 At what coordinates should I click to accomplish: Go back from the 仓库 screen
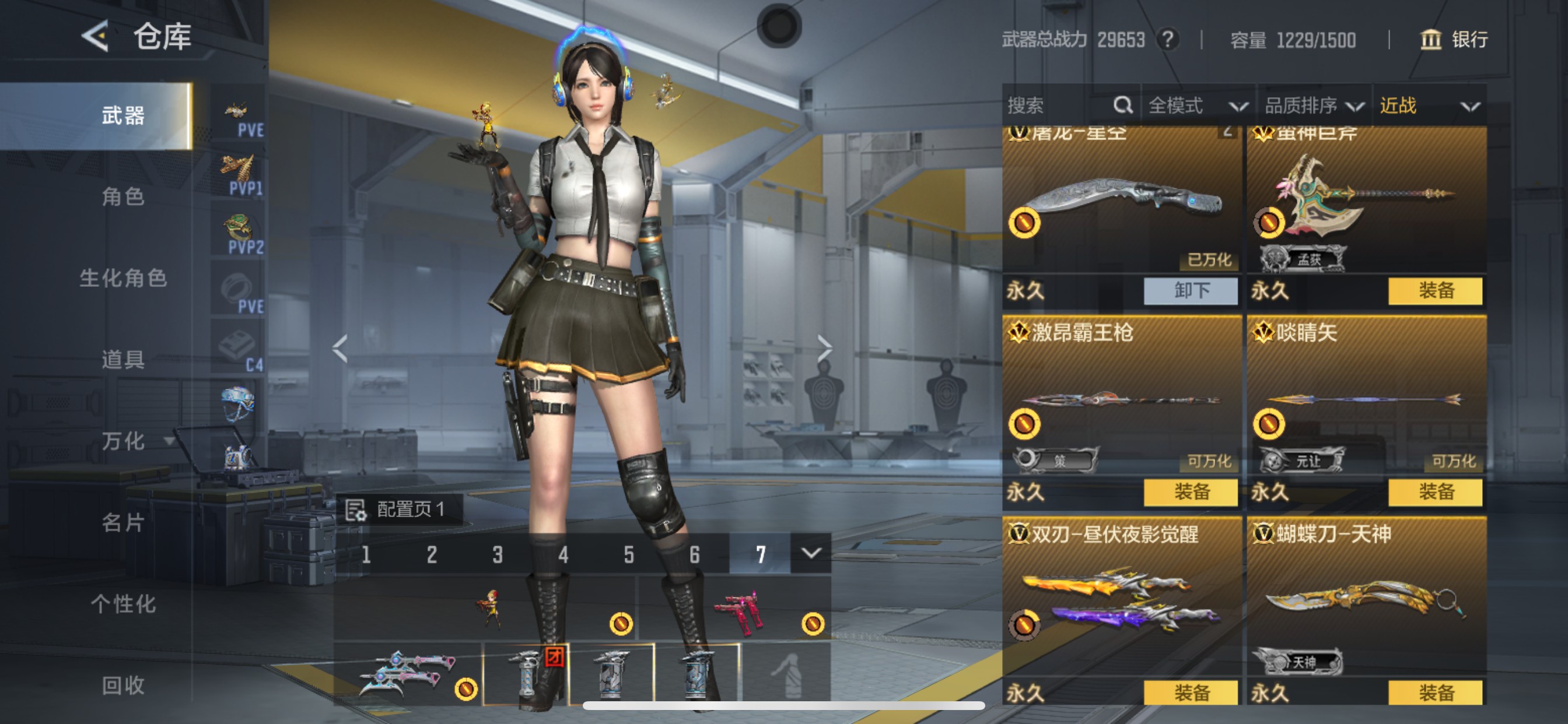(x=96, y=37)
